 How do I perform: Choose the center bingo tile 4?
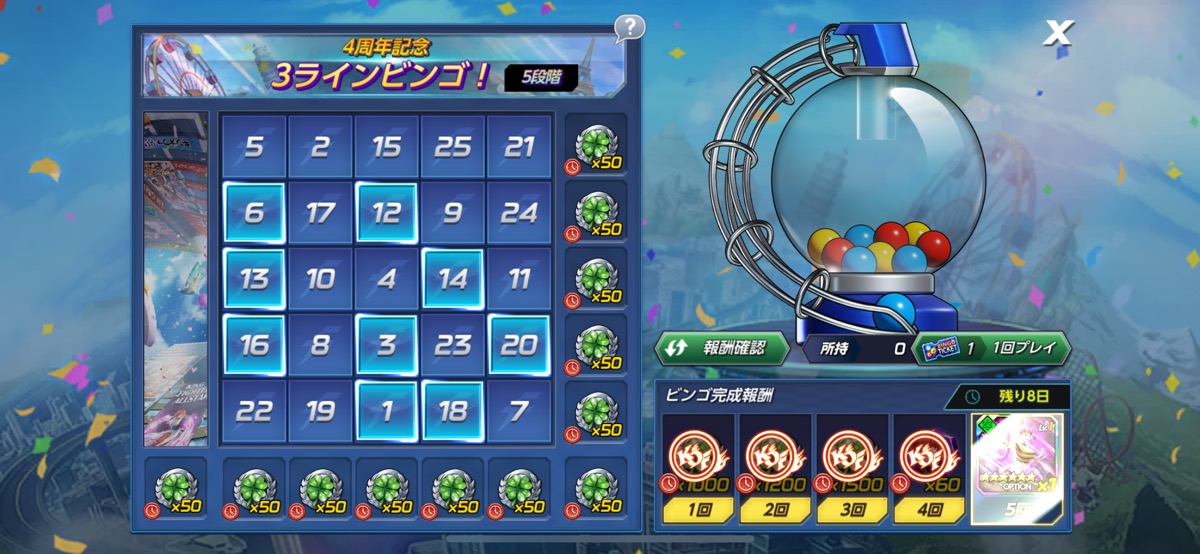(387, 279)
